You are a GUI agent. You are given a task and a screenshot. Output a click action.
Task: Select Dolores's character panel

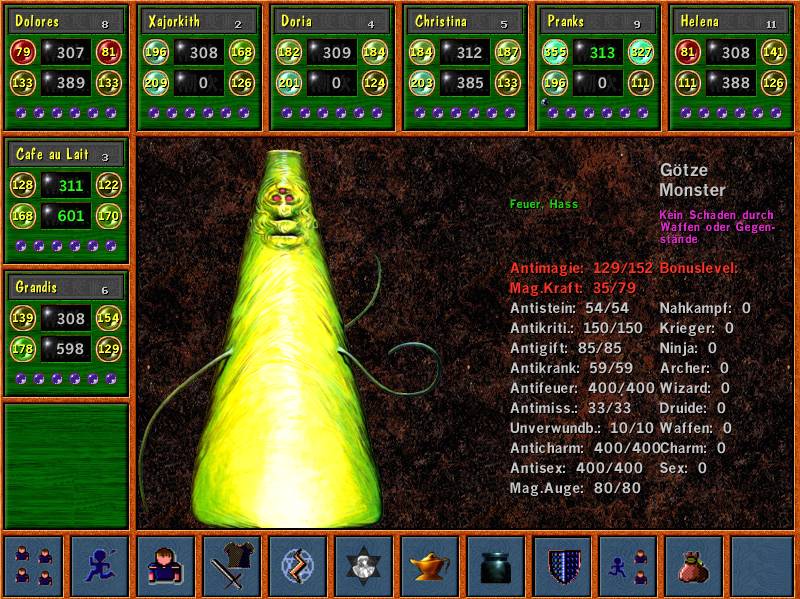pos(66,67)
